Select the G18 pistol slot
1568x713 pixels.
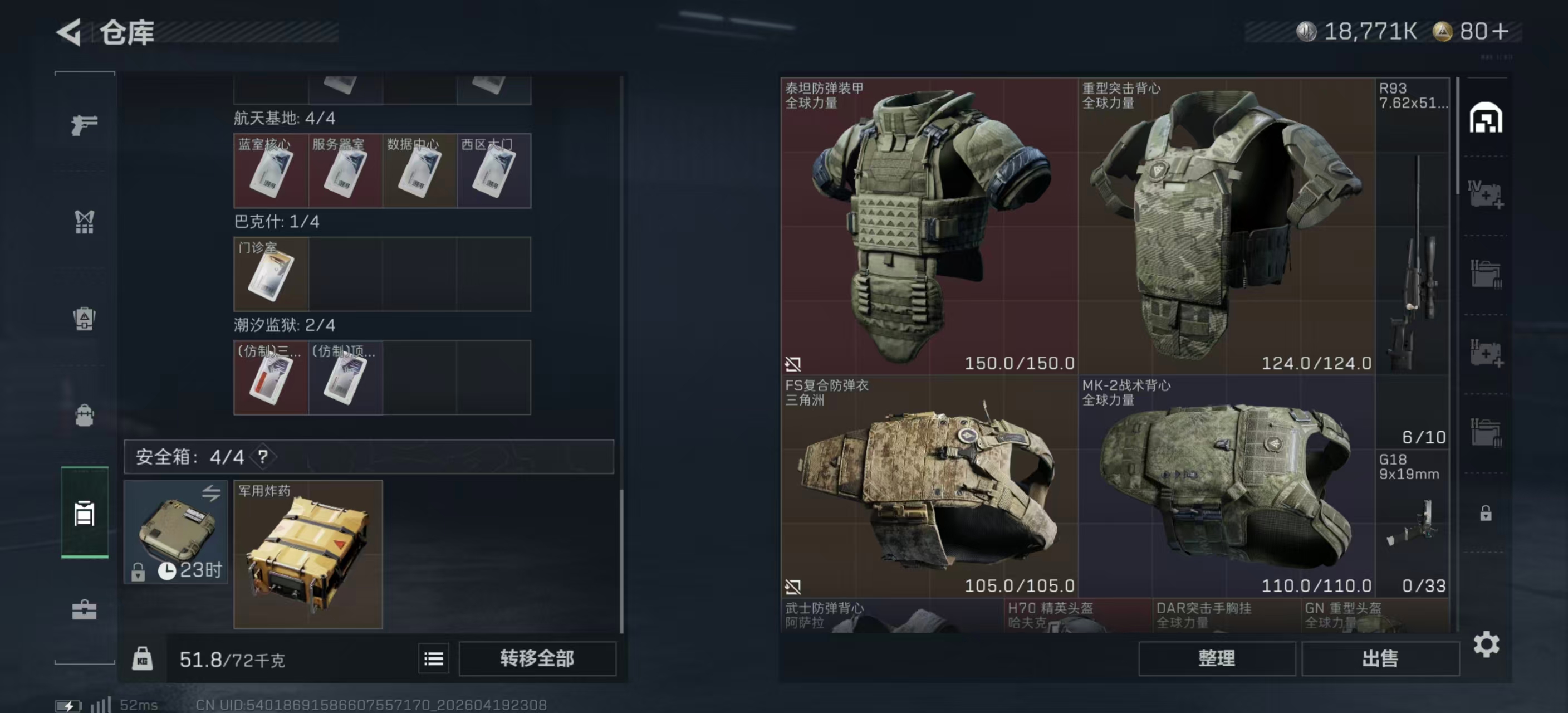pyautogui.click(x=1412, y=524)
